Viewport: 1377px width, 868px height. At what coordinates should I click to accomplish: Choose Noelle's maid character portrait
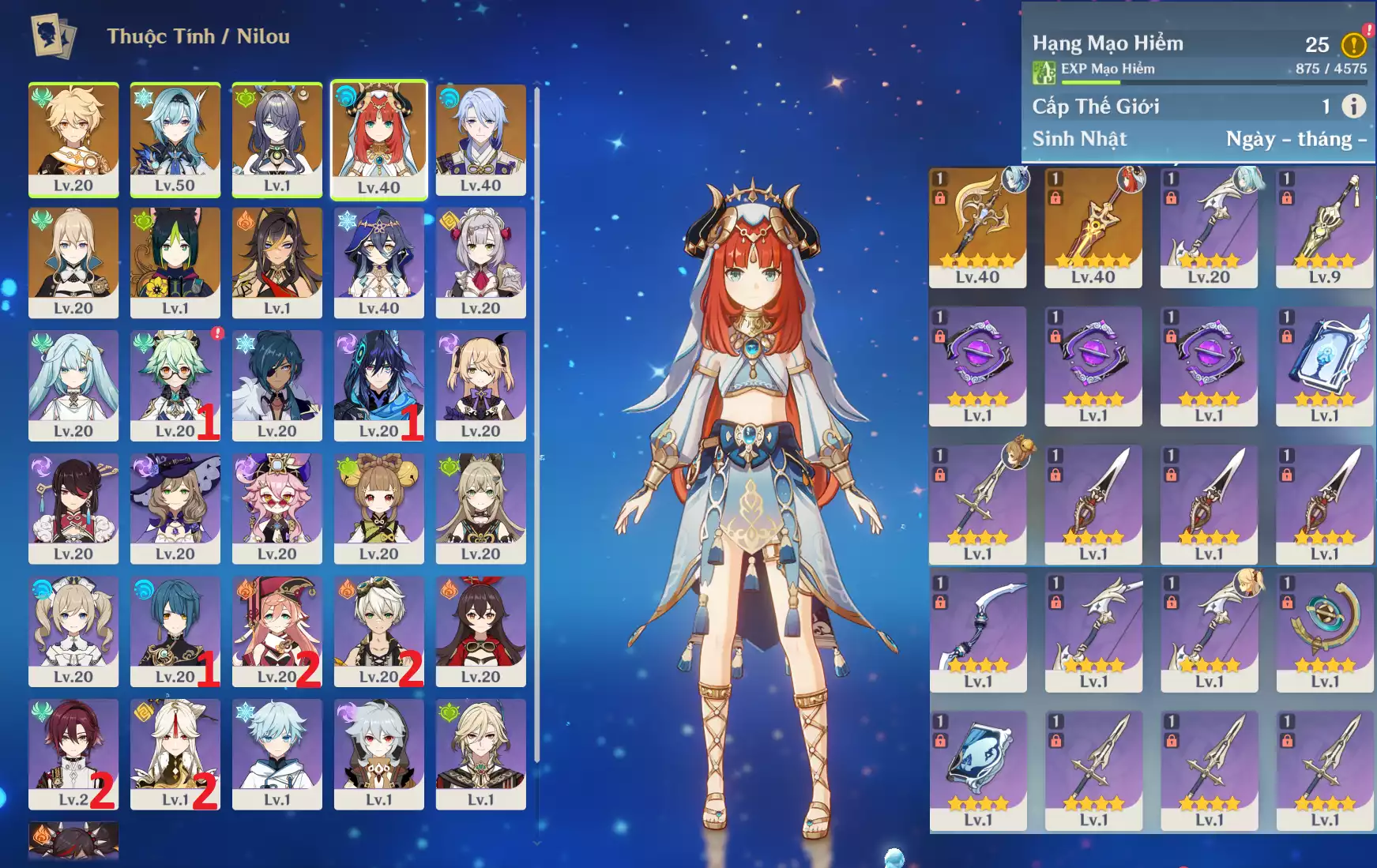(480, 262)
